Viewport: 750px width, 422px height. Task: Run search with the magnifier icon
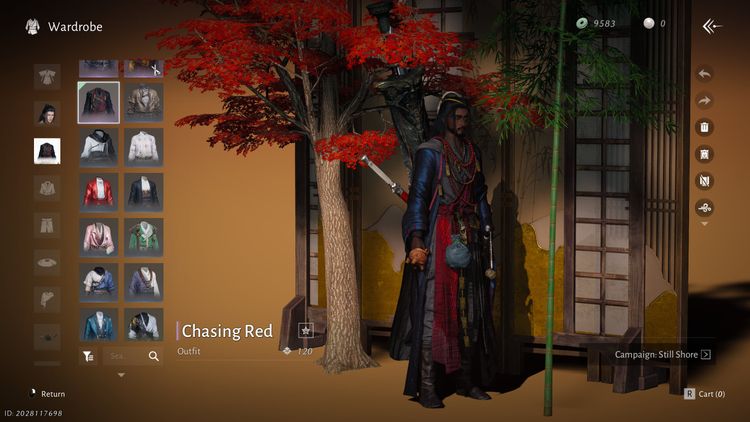point(154,355)
